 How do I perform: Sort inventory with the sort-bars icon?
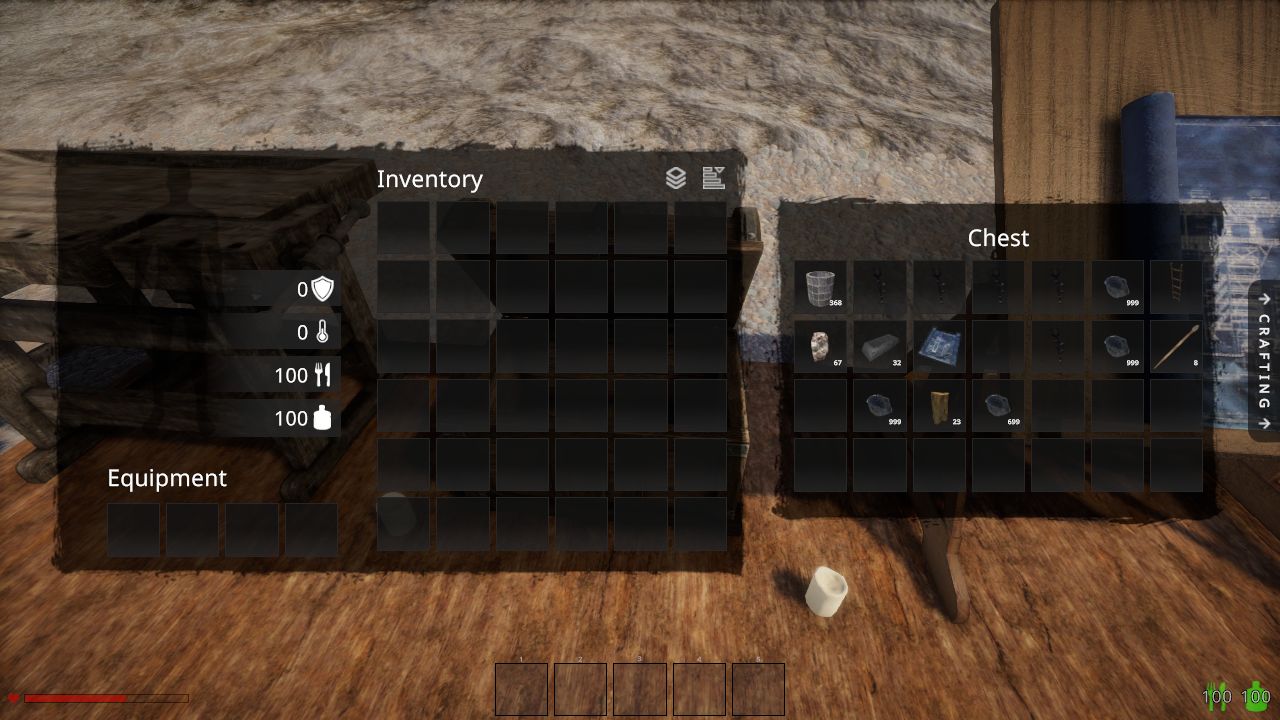713,179
